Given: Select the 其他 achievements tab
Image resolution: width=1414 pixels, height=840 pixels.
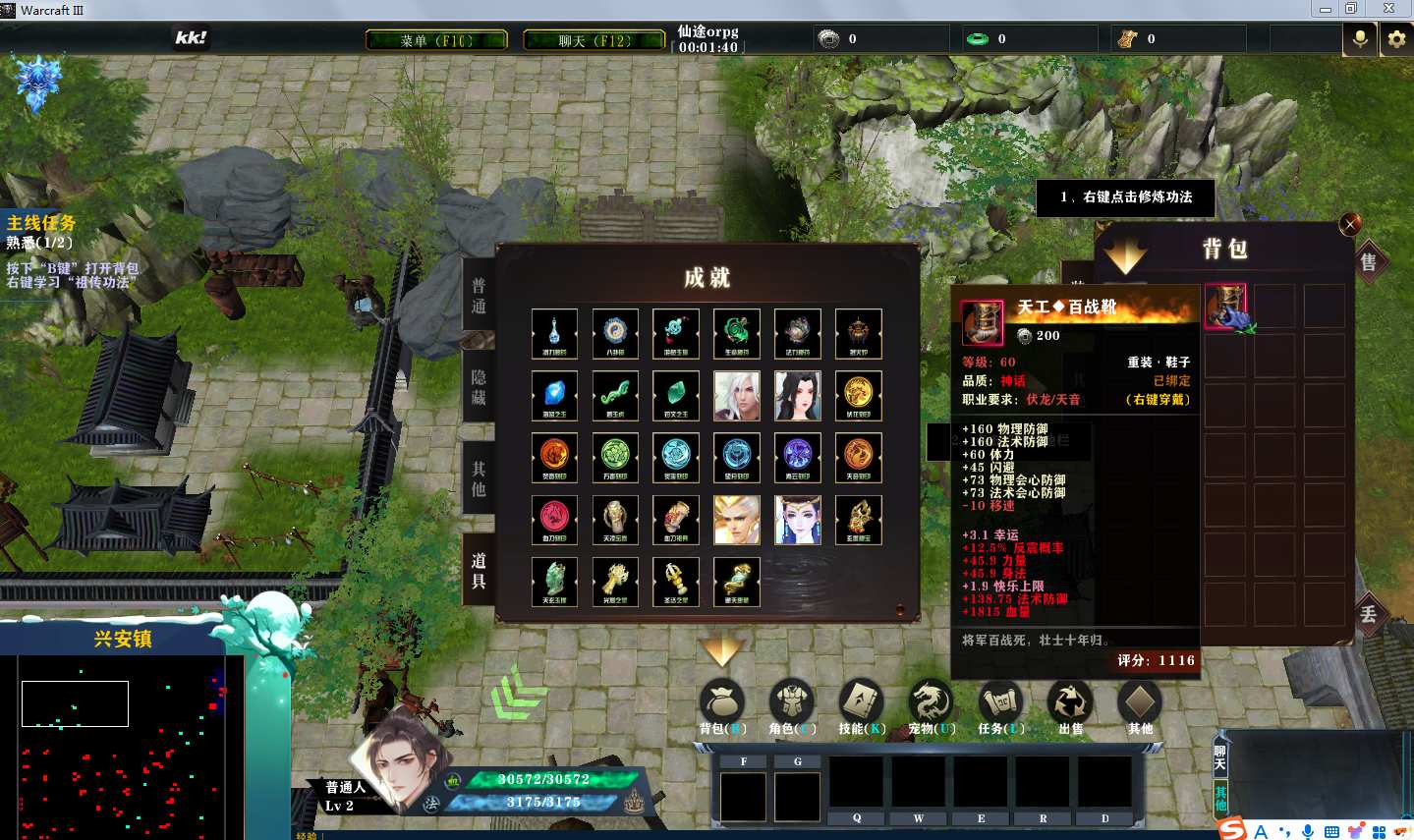Looking at the screenshot, I should coord(479,478).
